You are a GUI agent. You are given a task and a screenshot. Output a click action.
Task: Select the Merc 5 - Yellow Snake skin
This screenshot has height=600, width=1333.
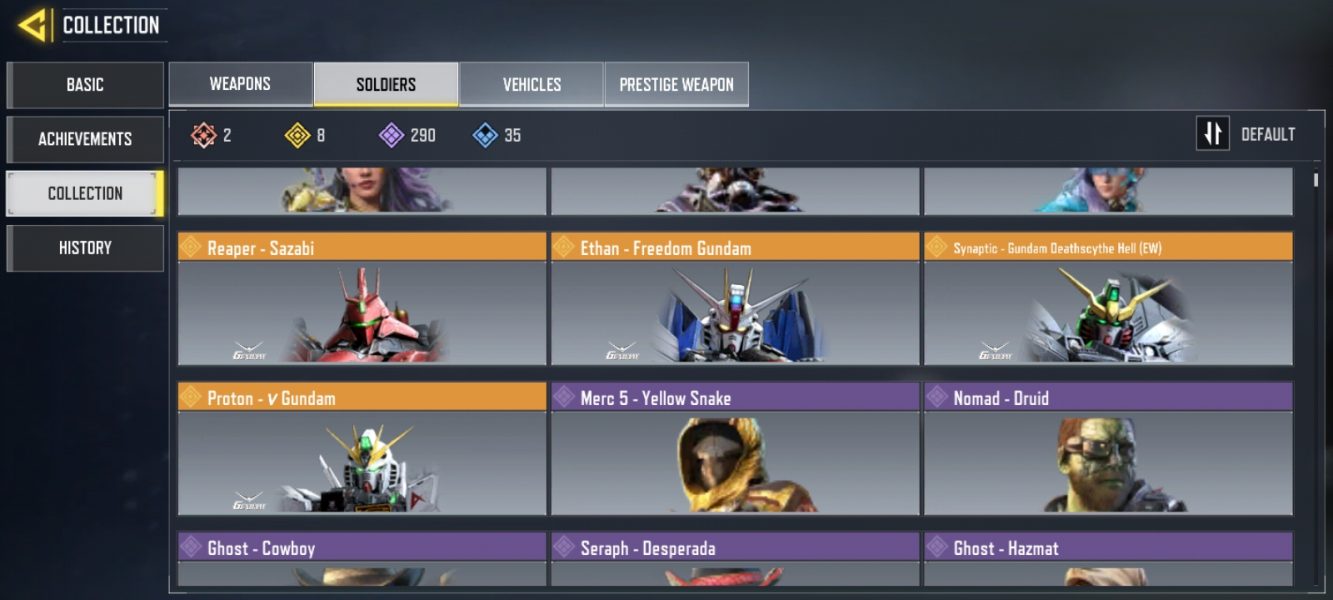[735, 448]
